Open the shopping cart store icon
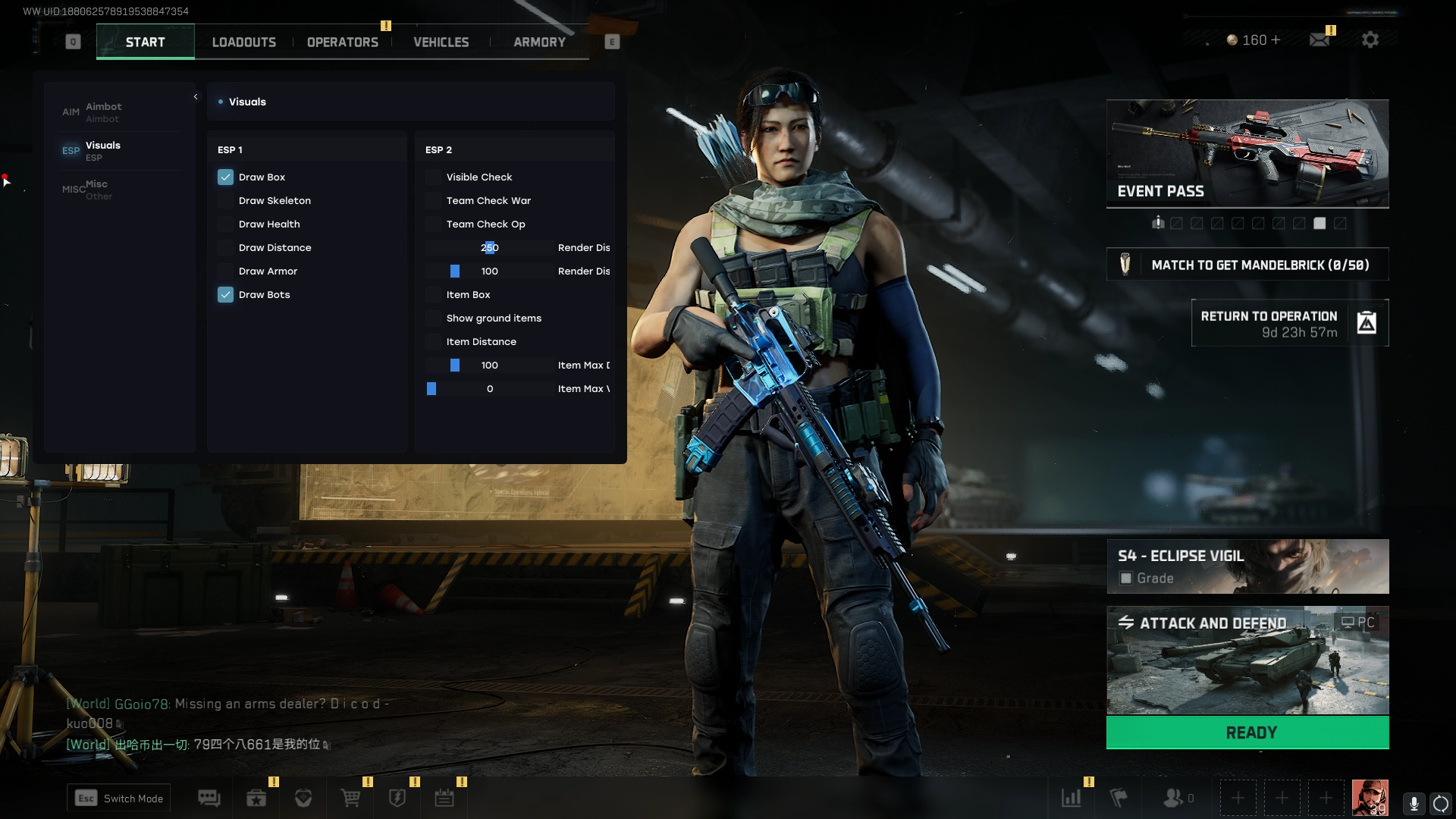 [x=350, y=798]
